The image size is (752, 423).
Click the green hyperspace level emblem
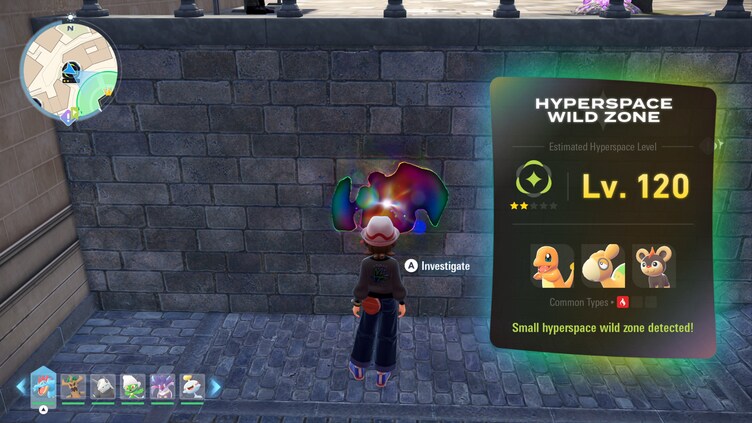(x=534, y=181)
